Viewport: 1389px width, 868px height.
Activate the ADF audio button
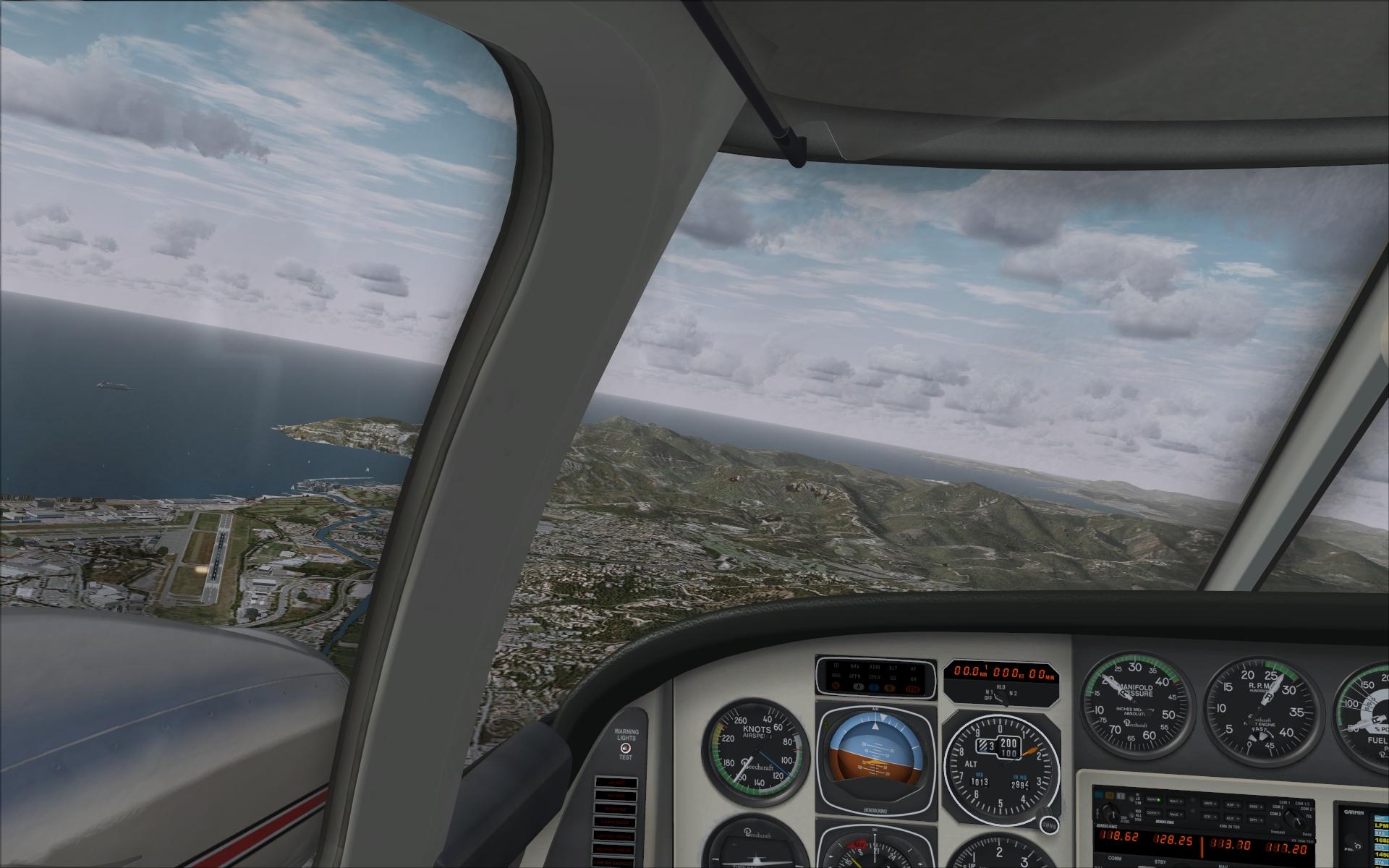(1233, 805)
